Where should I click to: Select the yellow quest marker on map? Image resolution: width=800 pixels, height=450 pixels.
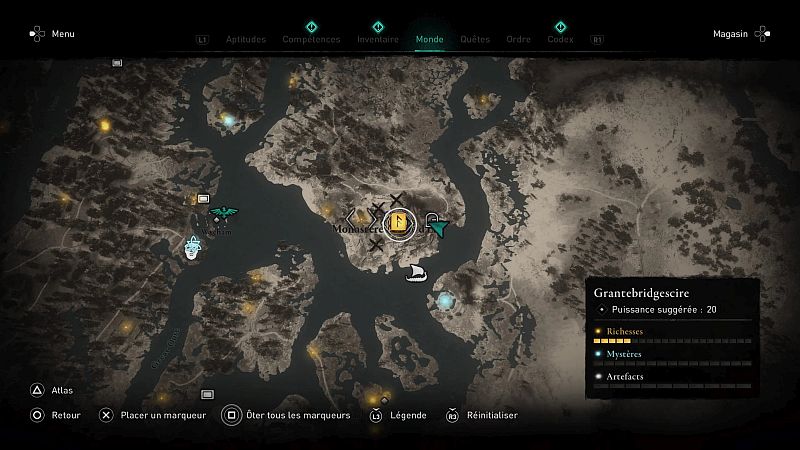point(398,223)
